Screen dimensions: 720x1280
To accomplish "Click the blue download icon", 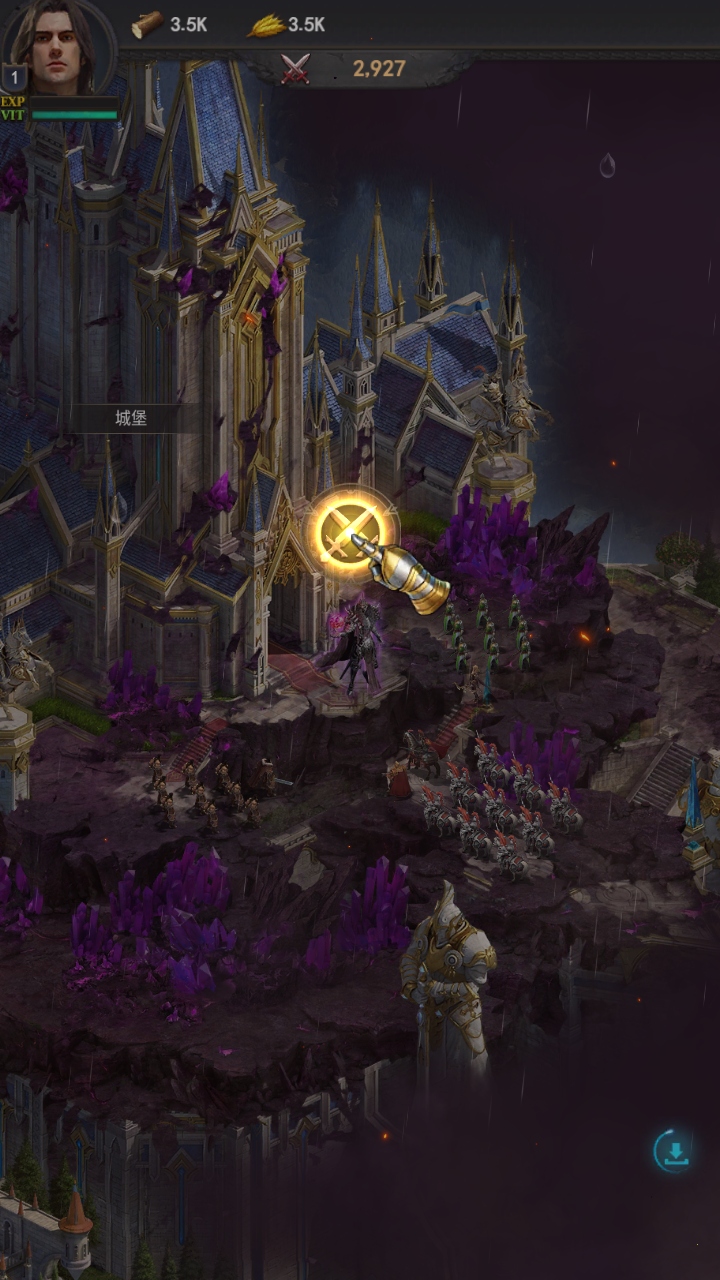I will point(675,1151).
